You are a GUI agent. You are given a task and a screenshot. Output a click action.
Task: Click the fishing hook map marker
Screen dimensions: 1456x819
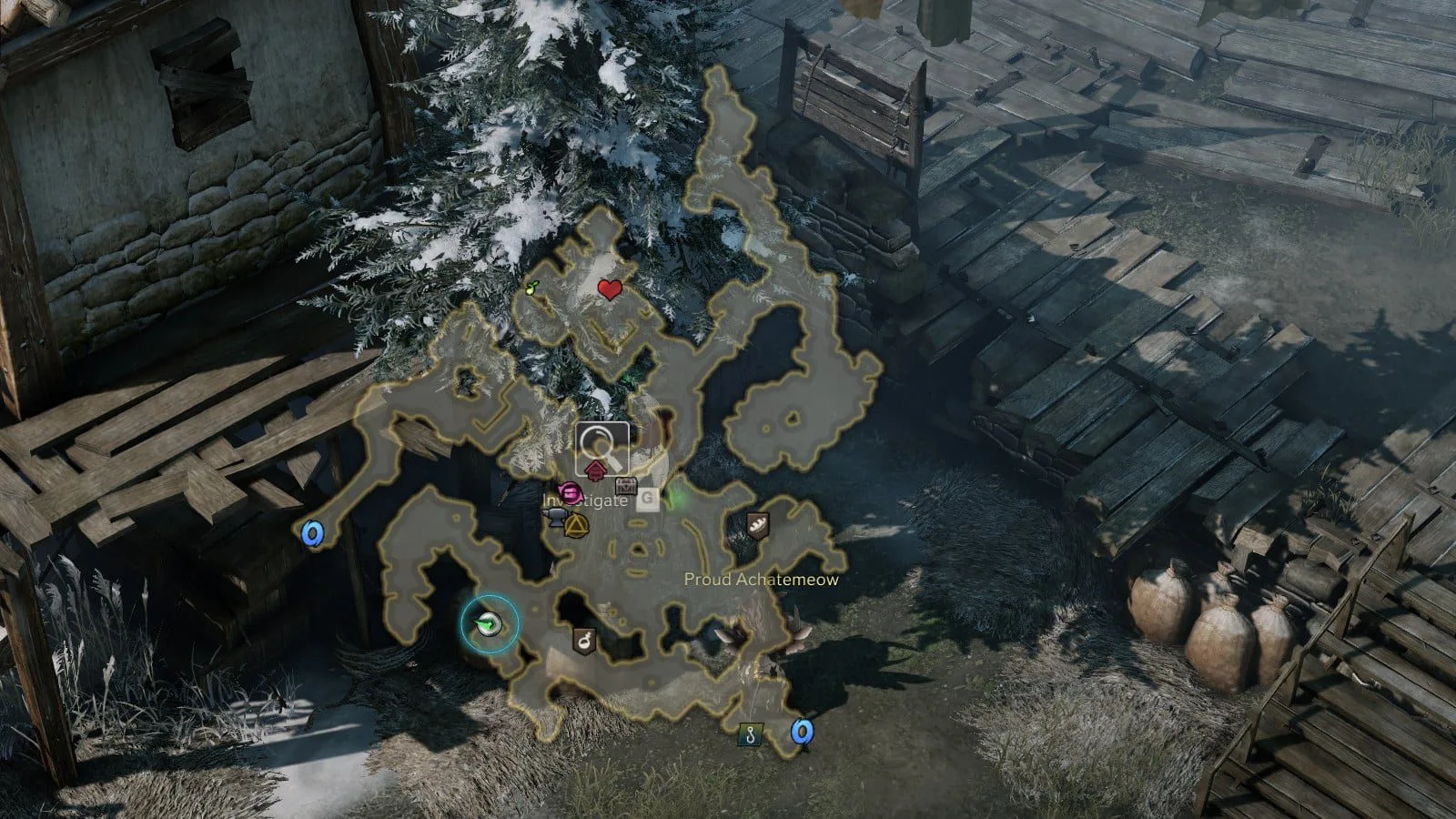point(749,734)
